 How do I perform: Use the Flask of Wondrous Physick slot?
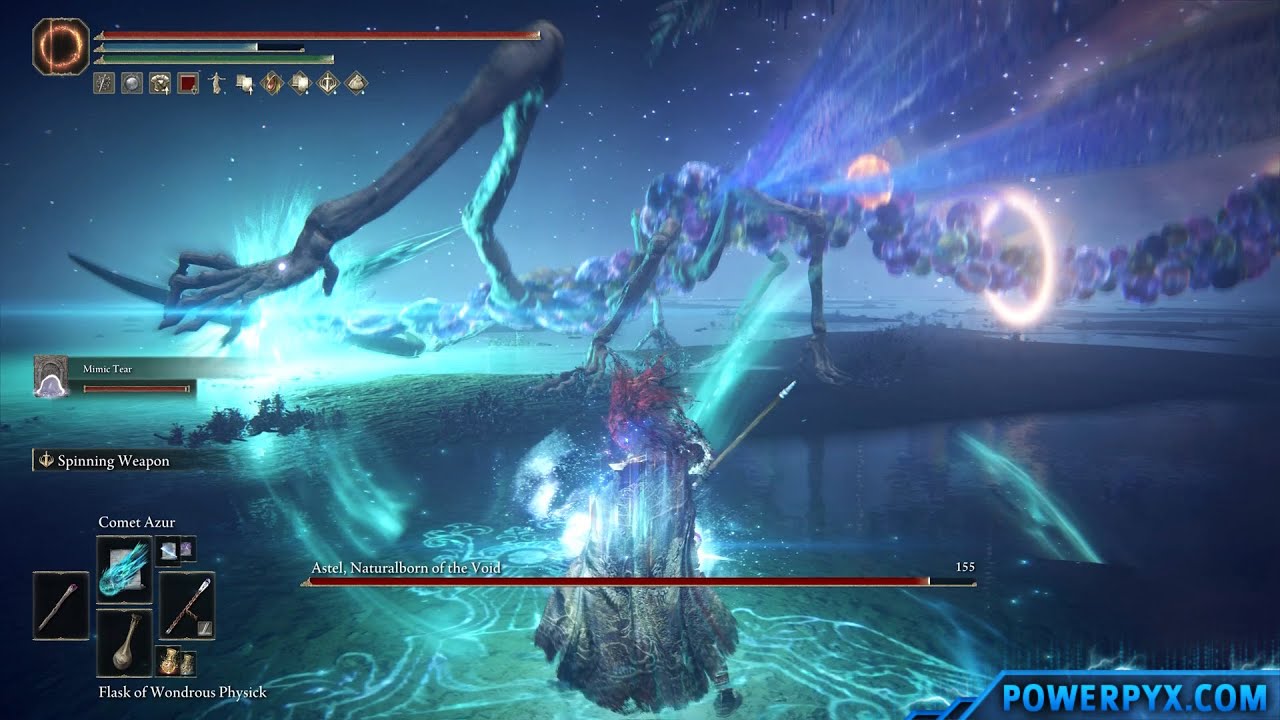point(124,641)
